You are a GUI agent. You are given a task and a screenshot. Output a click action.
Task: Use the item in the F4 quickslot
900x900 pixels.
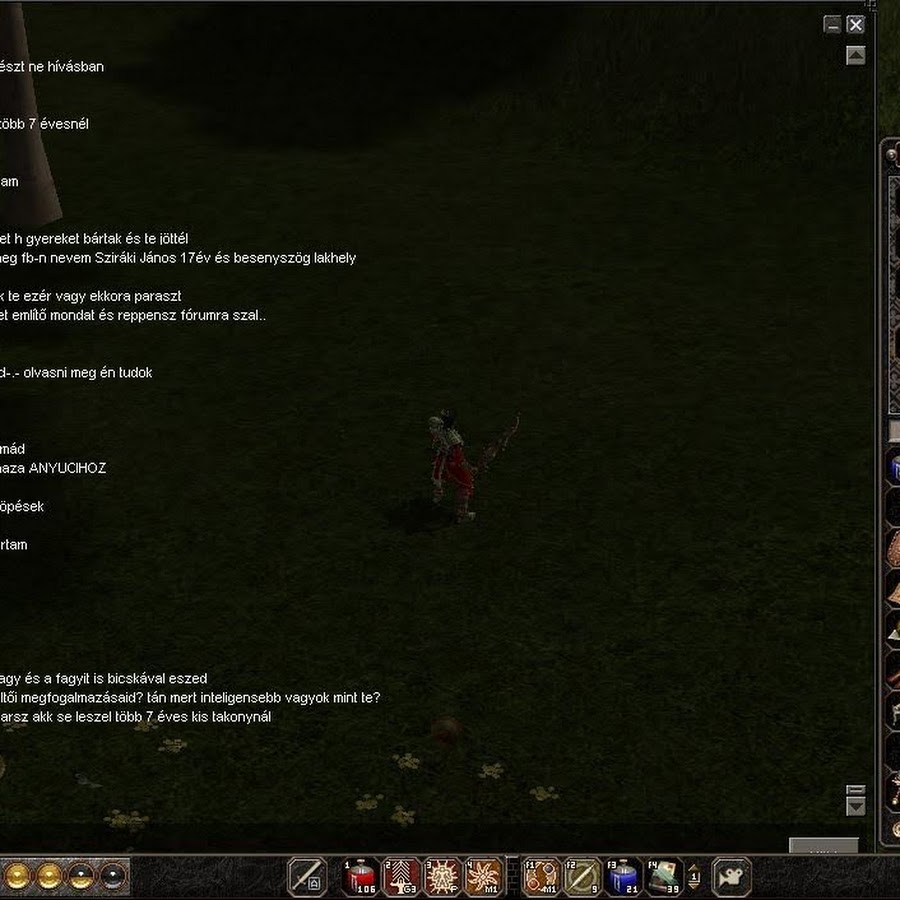(x=664, y=877)
